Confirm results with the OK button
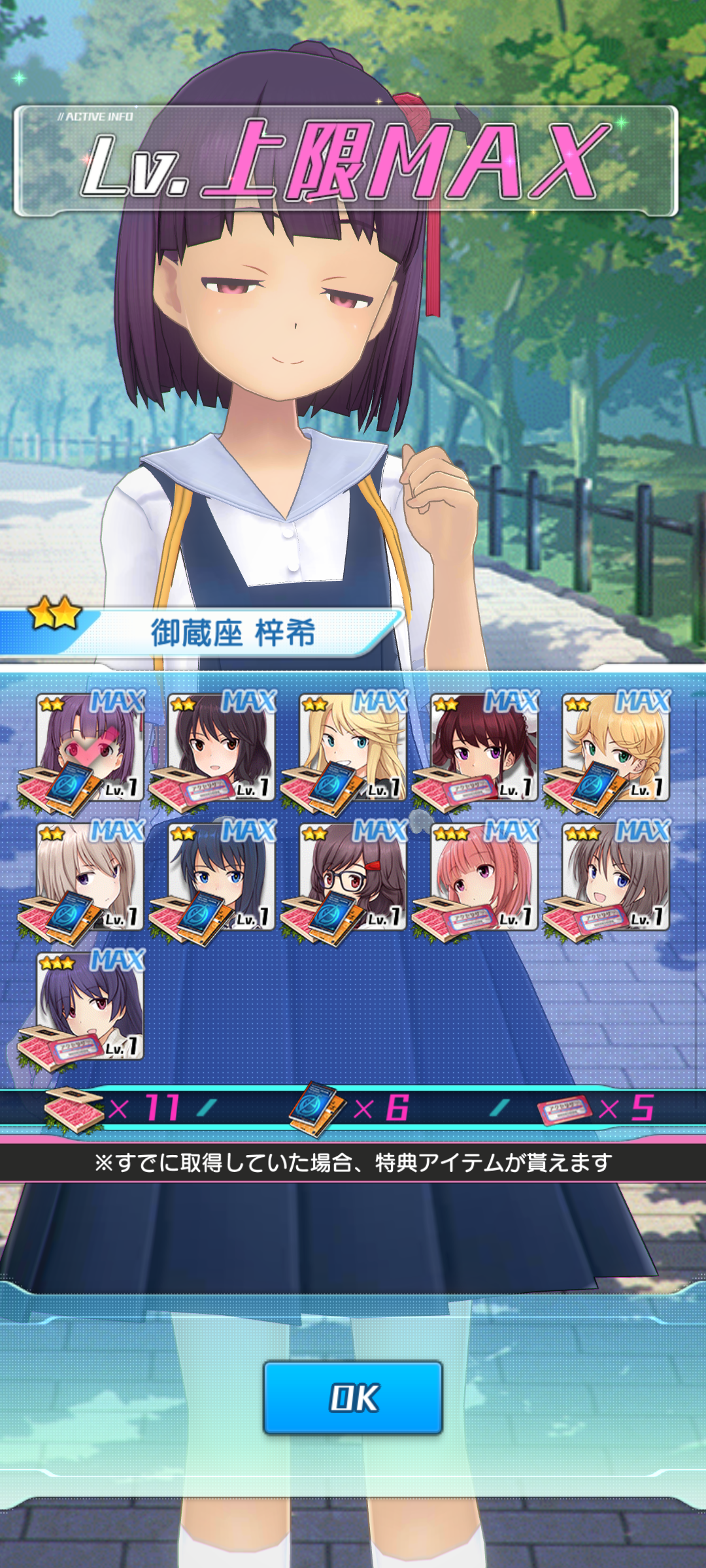 click(353, 1397)
